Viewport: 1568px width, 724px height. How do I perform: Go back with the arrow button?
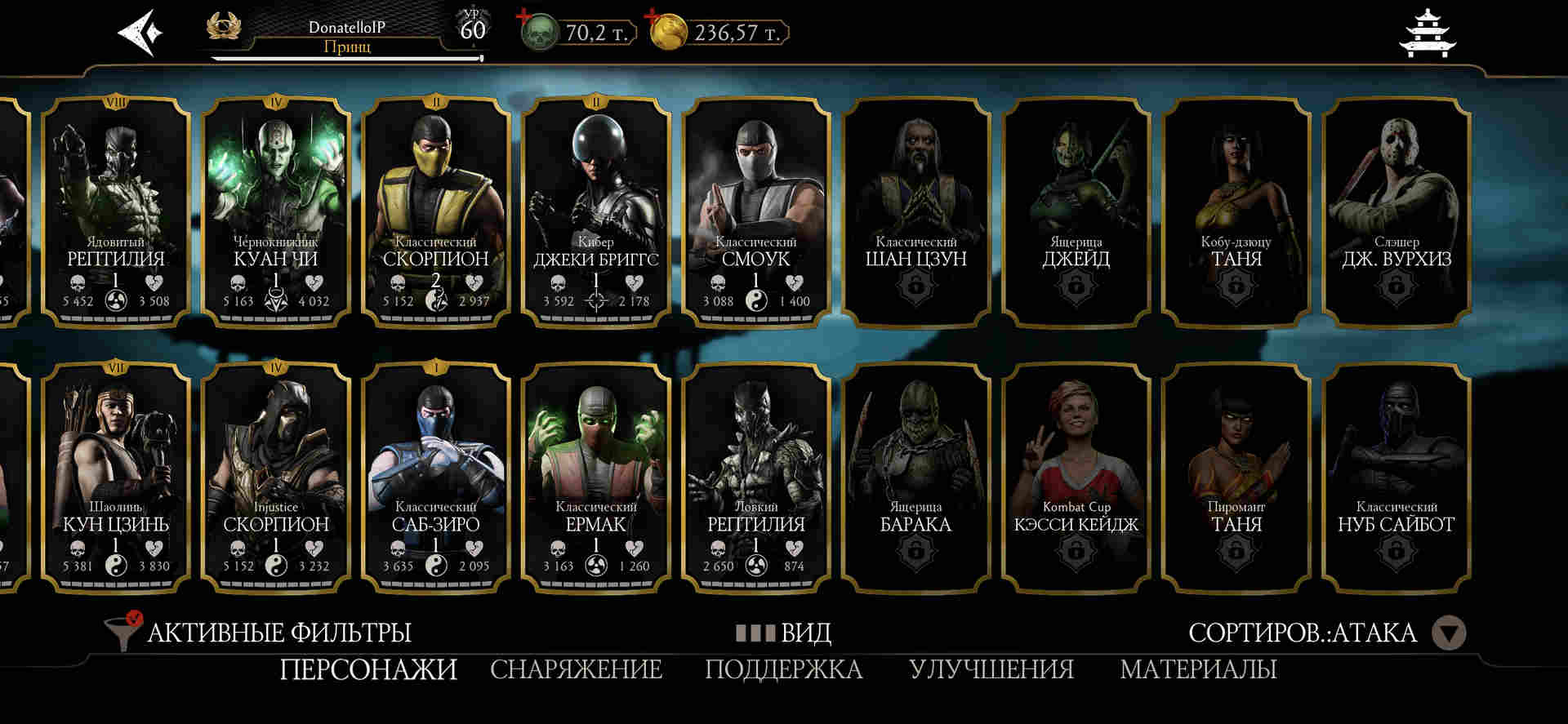(140, 33)
